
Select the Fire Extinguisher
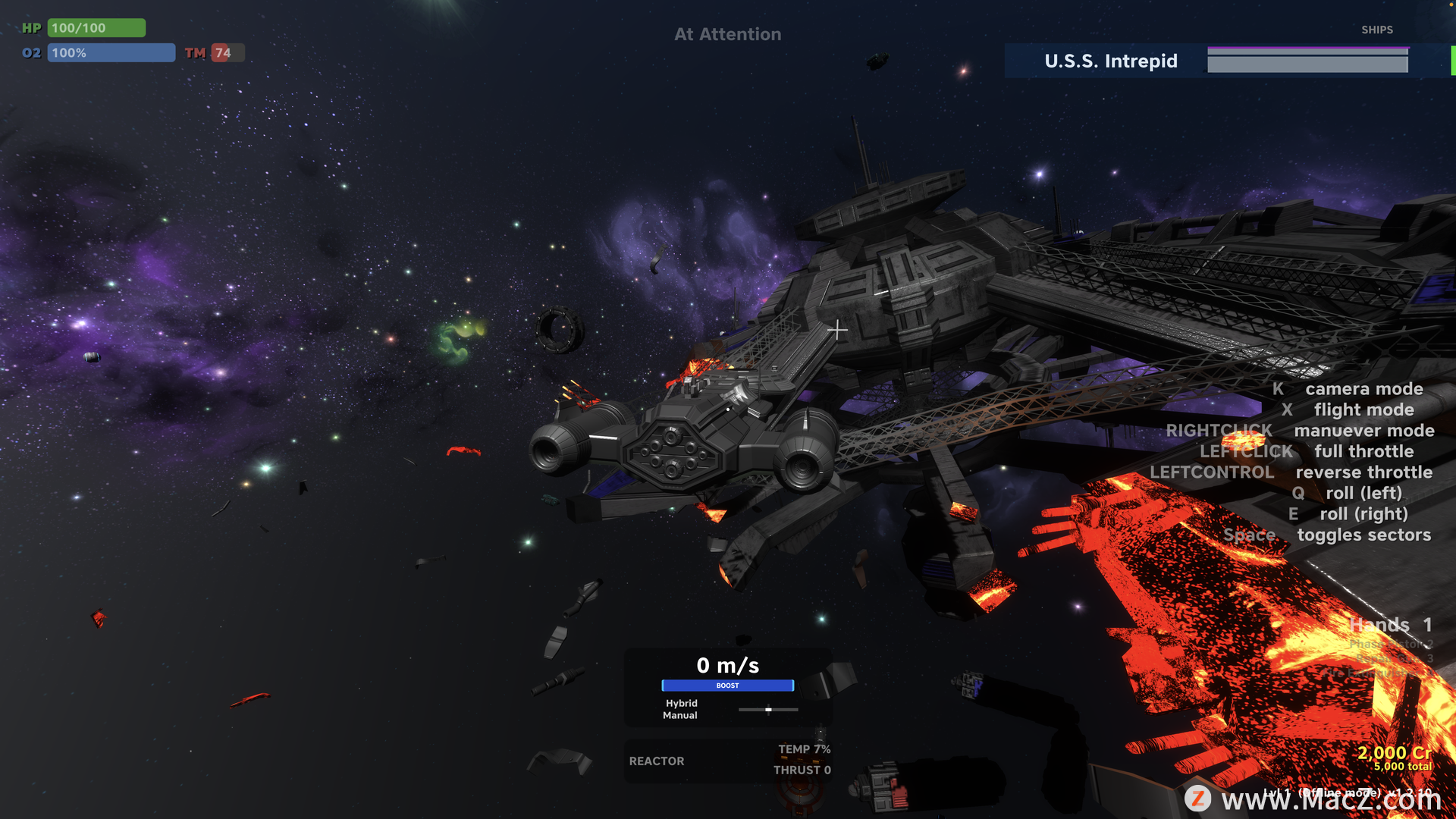pos(1374,672)
